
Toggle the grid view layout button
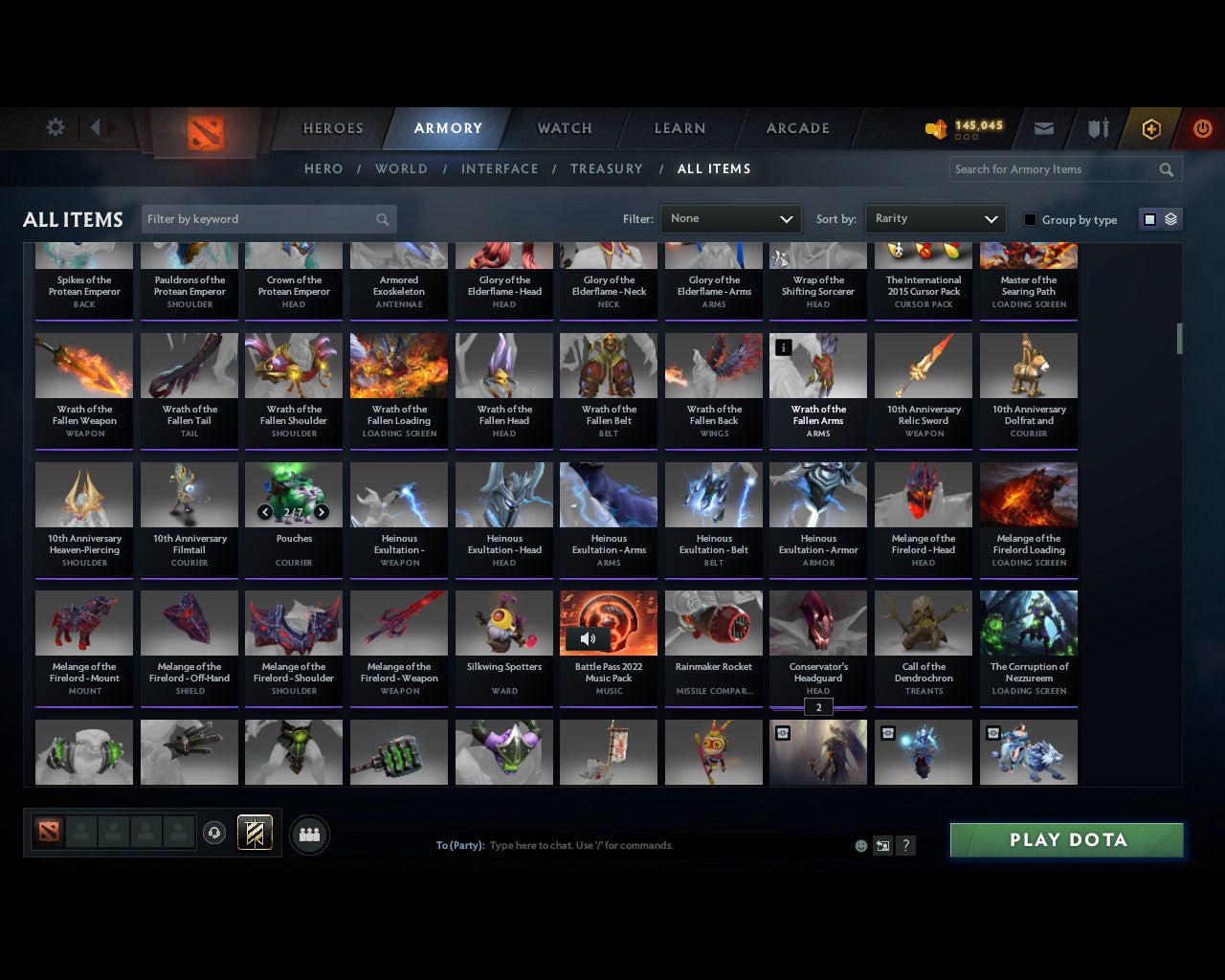pyautogui.click(x=1148, y=218)
